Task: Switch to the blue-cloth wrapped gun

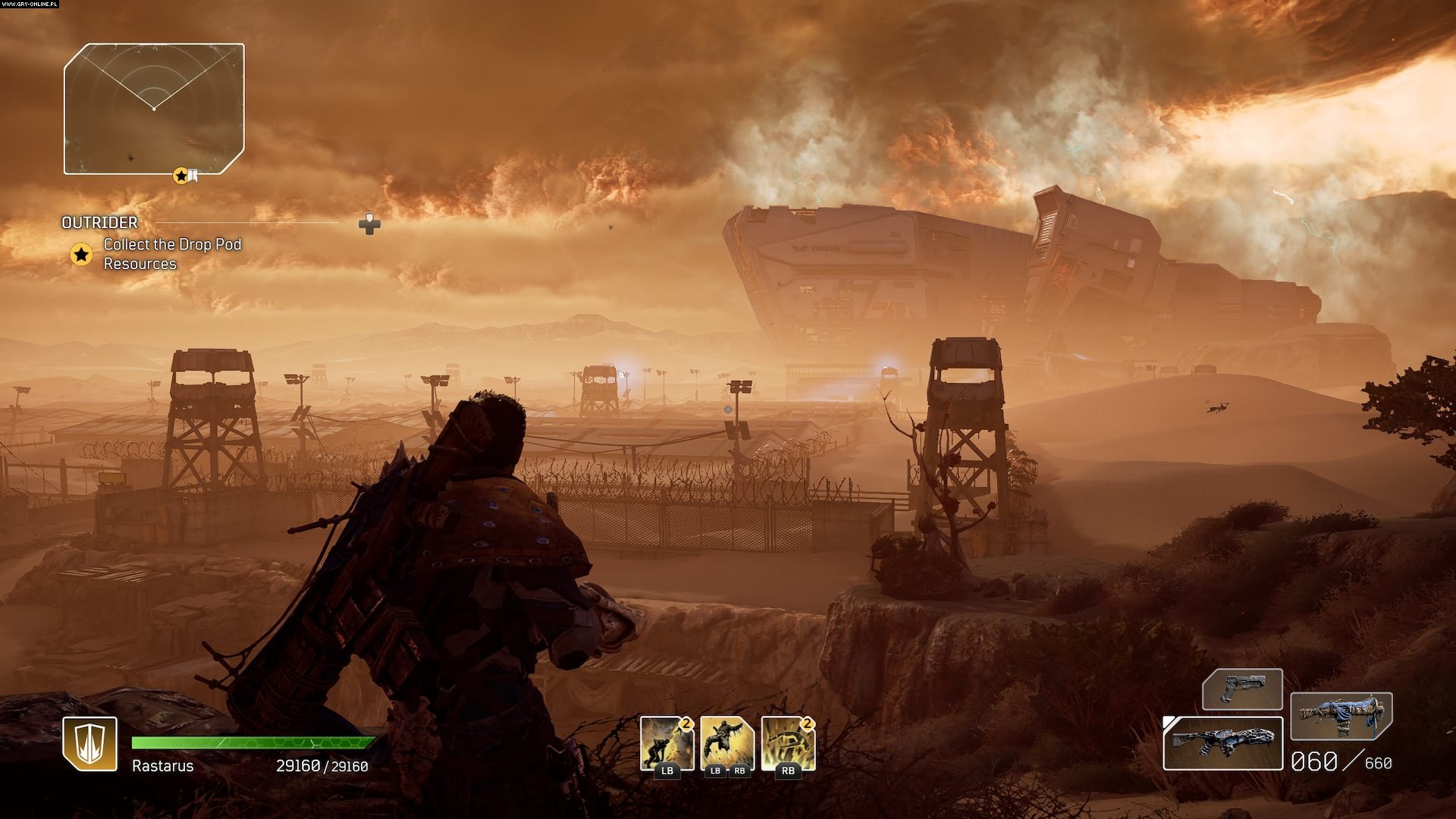Action: [1341, 716]
